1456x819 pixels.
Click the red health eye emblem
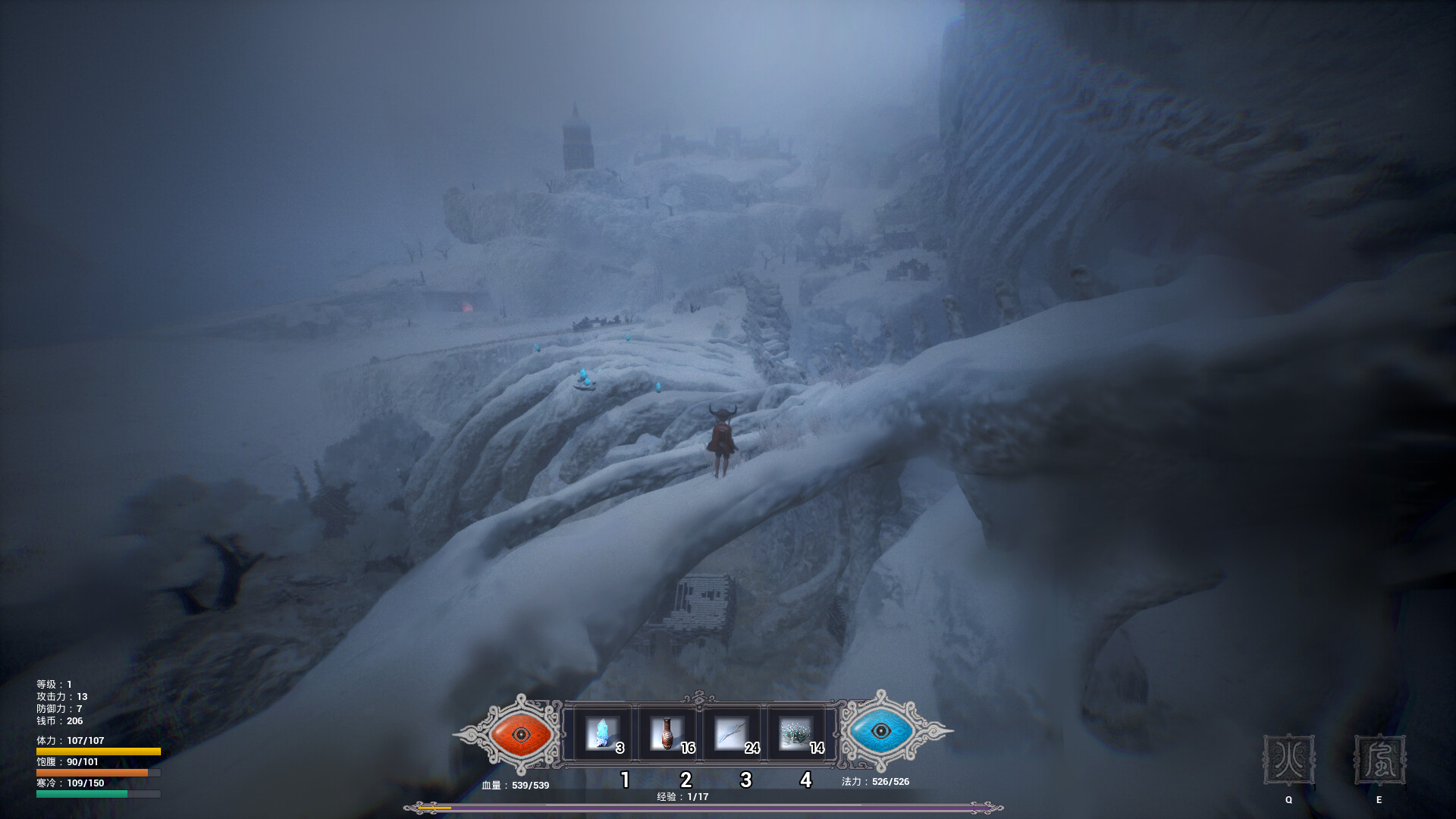point(520,734)
